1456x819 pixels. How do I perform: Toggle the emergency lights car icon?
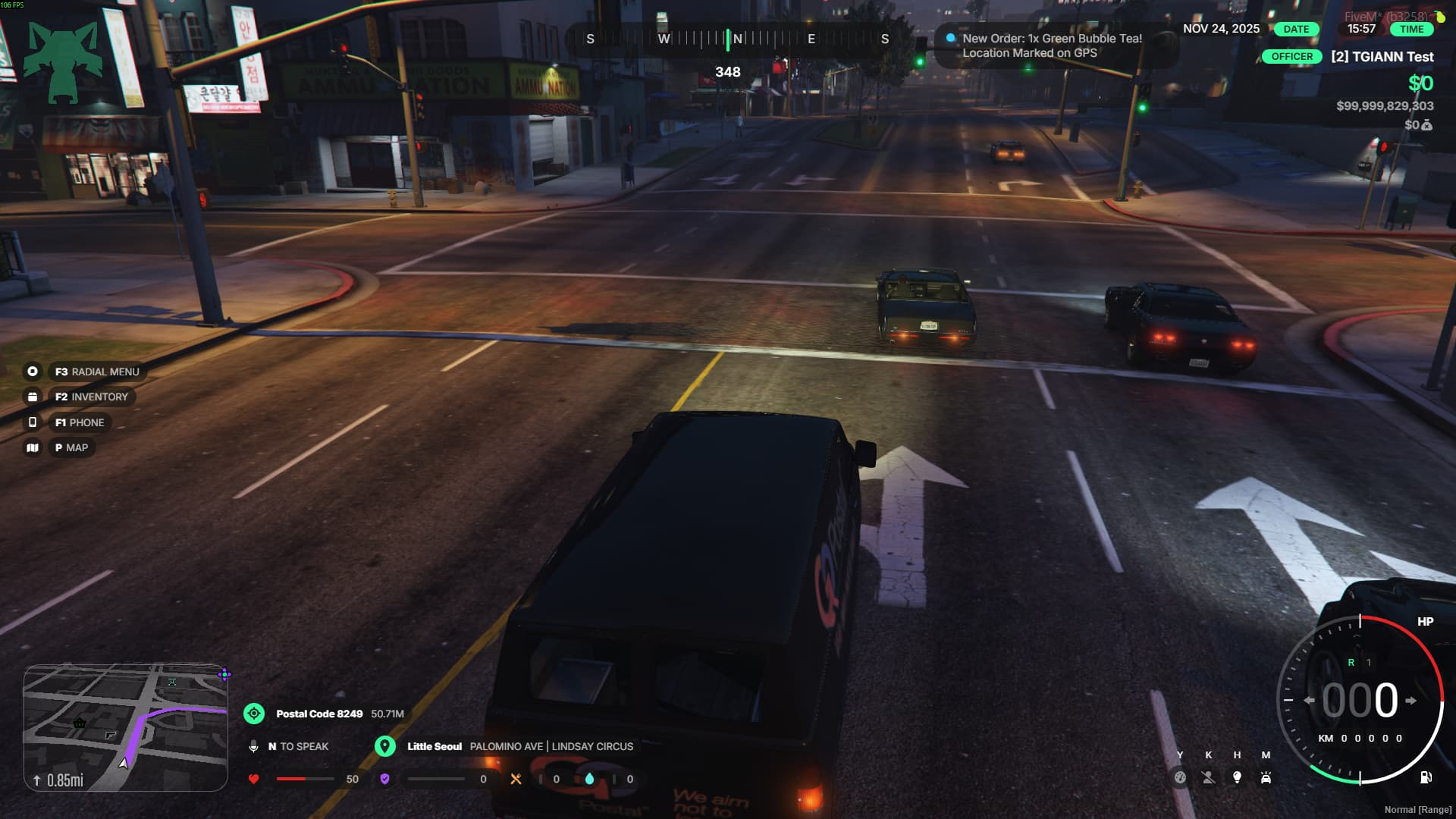point(1266,777)
